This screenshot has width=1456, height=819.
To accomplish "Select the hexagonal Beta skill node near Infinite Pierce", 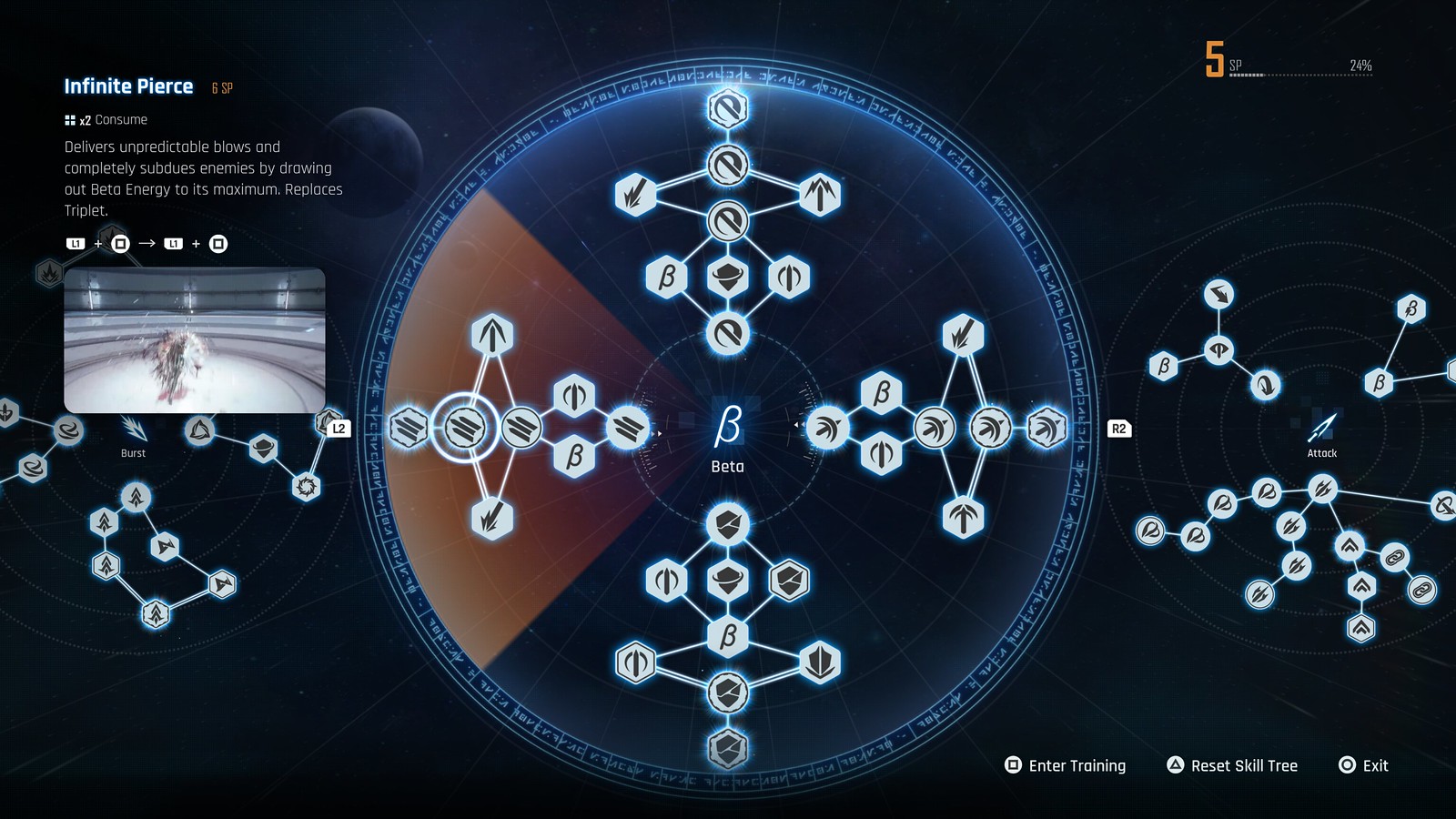I will 573,455.
